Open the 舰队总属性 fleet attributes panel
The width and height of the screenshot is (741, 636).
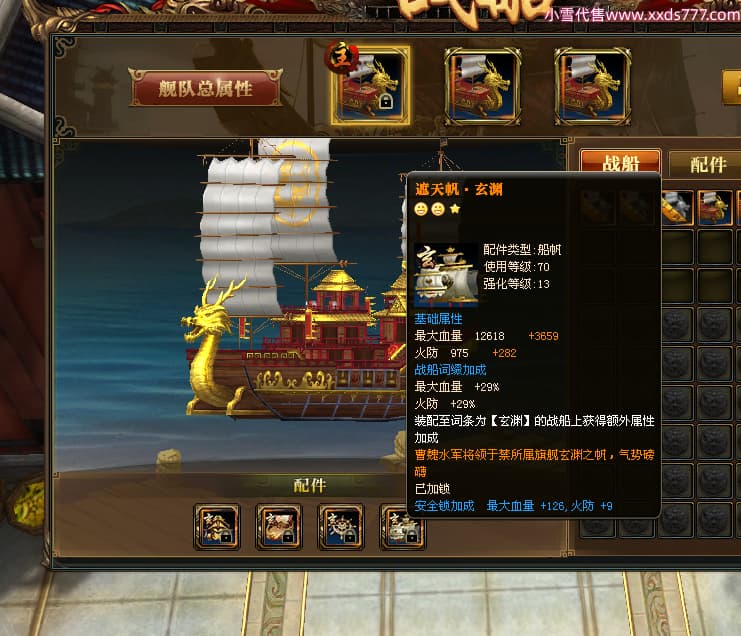coord(206,88)
